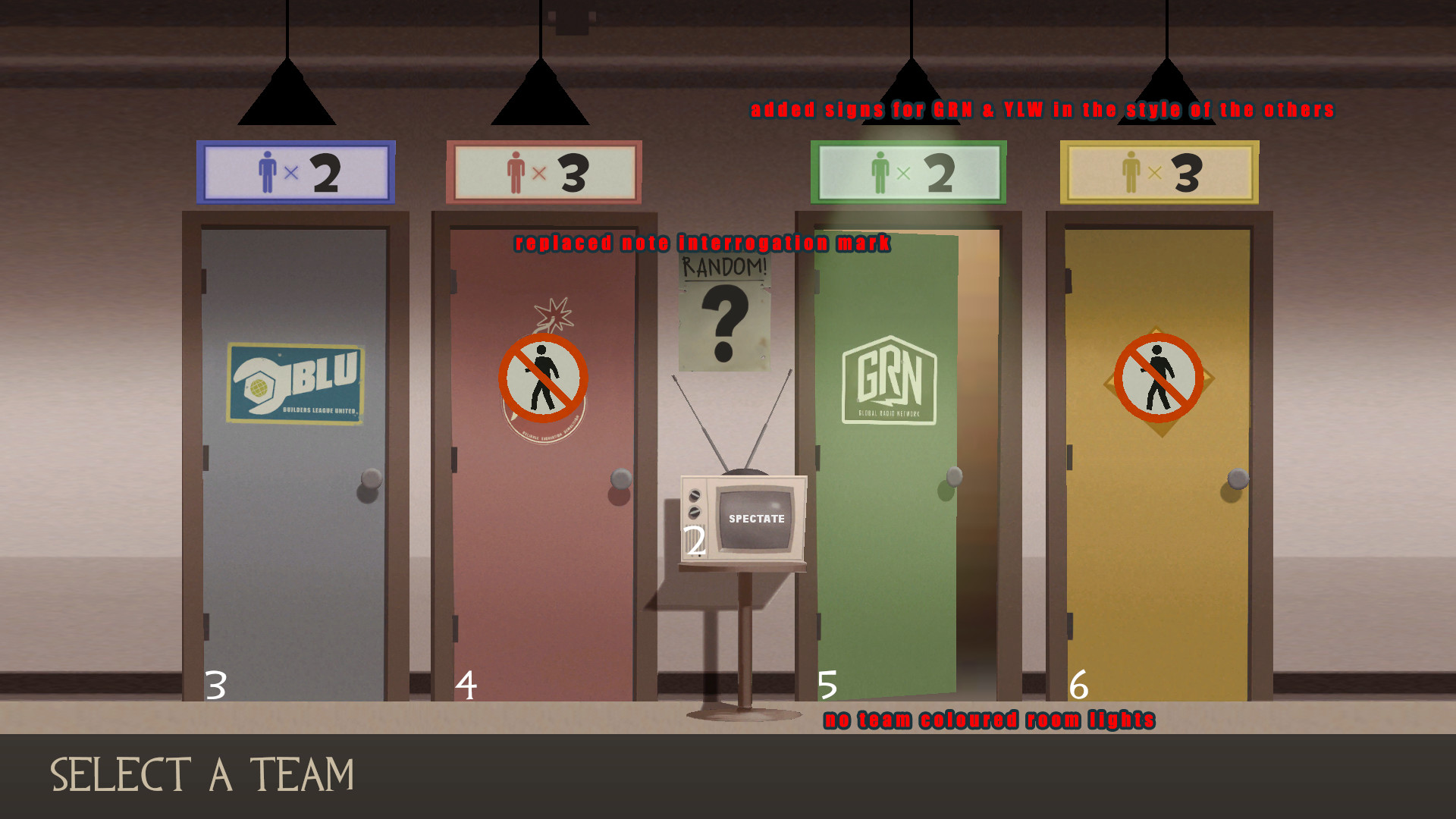
Task: Click the TV's left control knob
Action: click(695, 494)
